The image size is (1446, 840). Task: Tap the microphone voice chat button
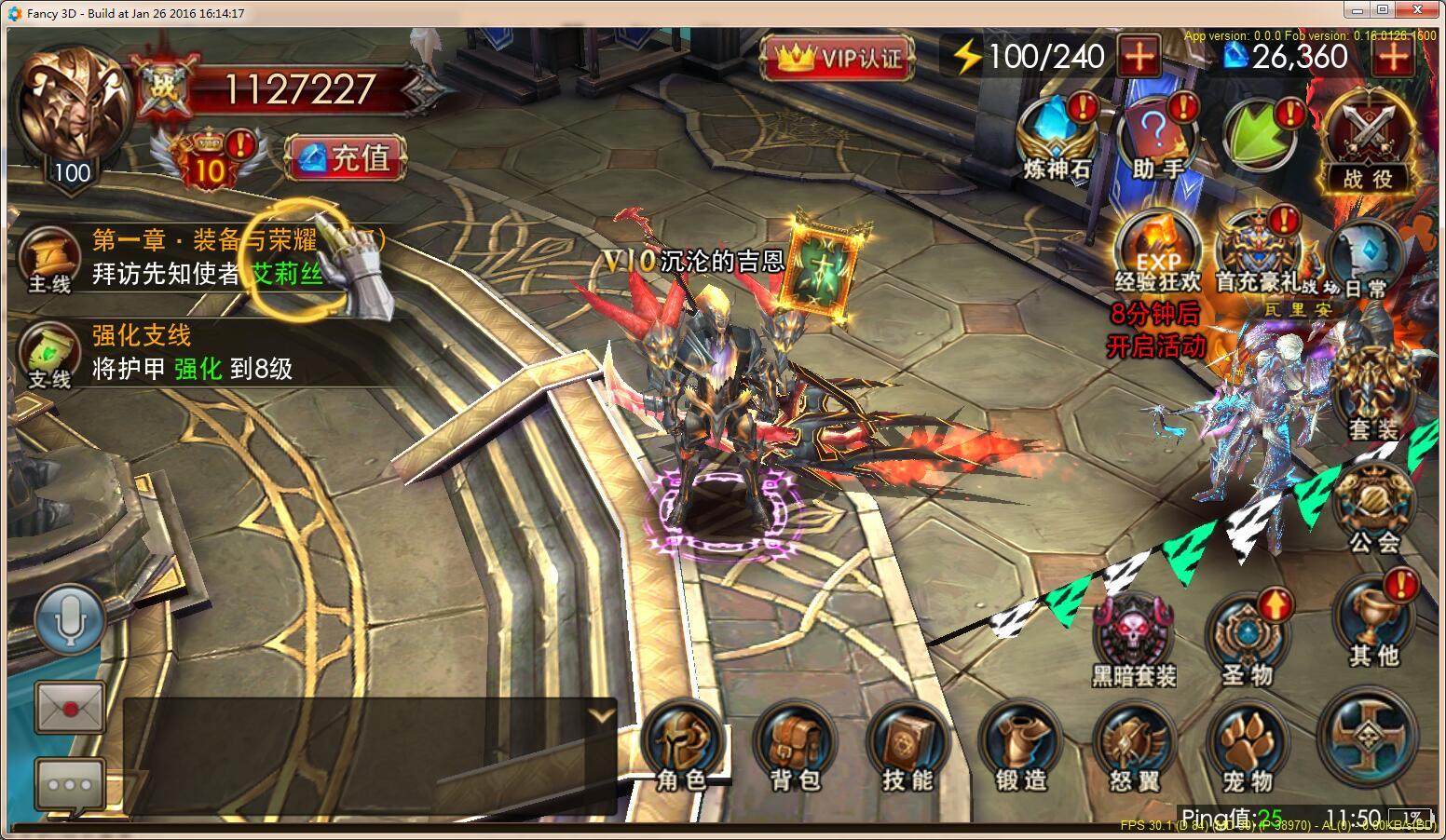(x=70, y=619)
